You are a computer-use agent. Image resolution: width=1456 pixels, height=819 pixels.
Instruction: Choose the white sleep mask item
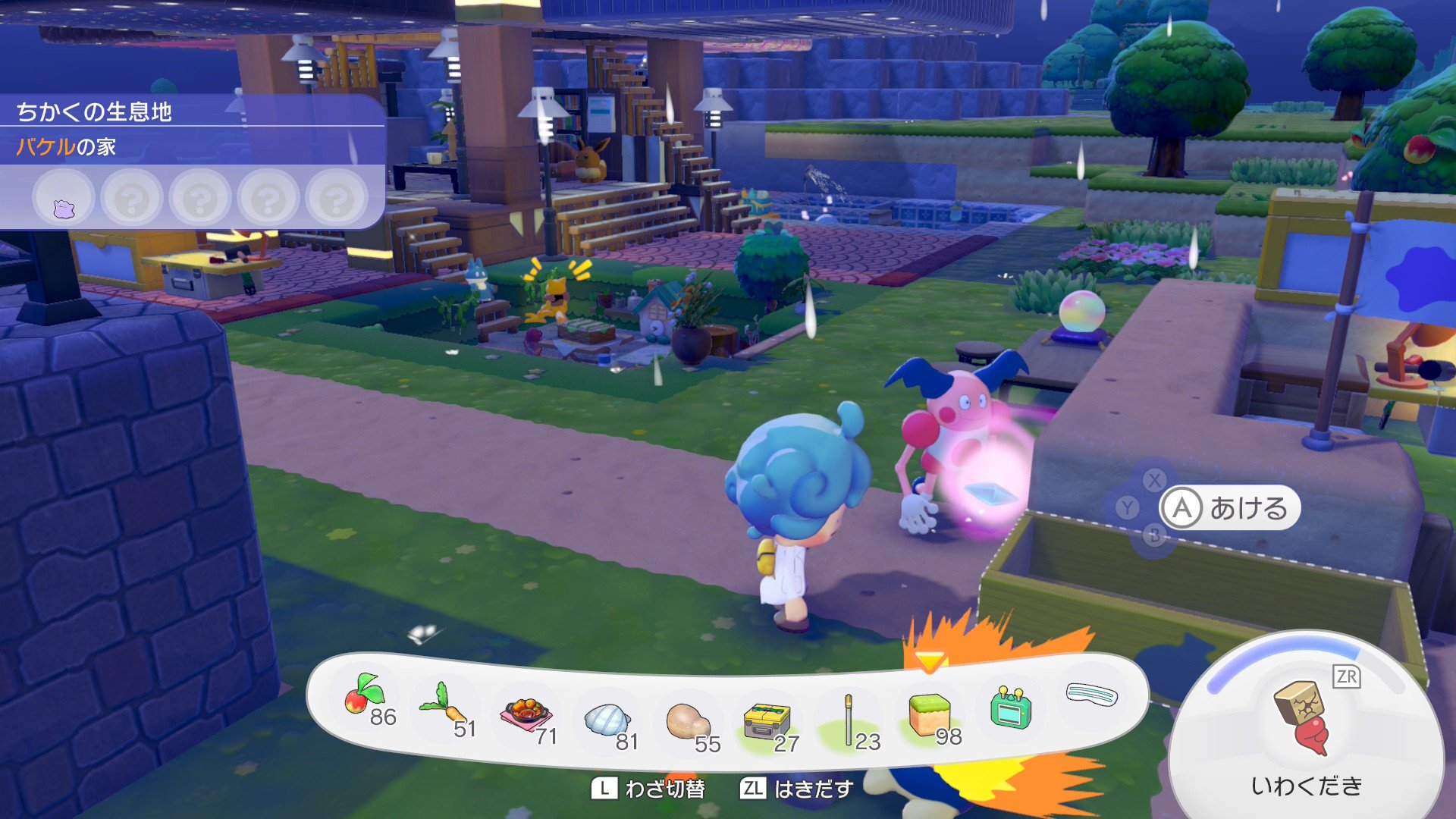coord(1091,695)
